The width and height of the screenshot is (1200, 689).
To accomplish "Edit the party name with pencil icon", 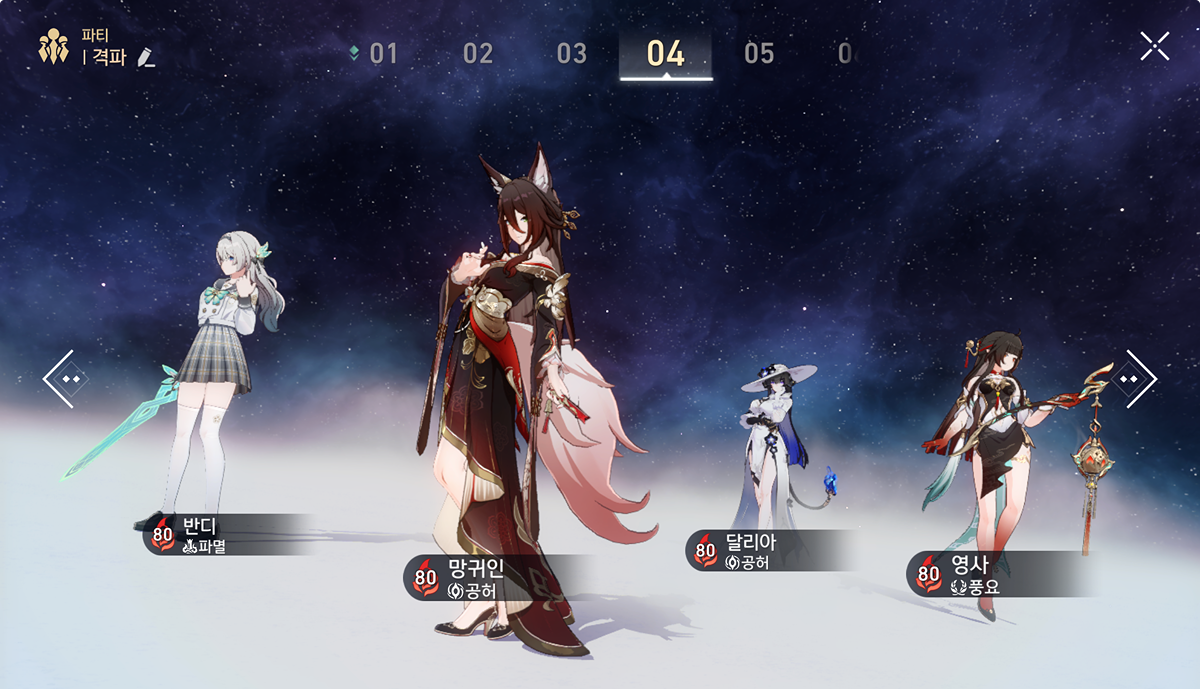I will pyautogui.click(x=146, y=57).
